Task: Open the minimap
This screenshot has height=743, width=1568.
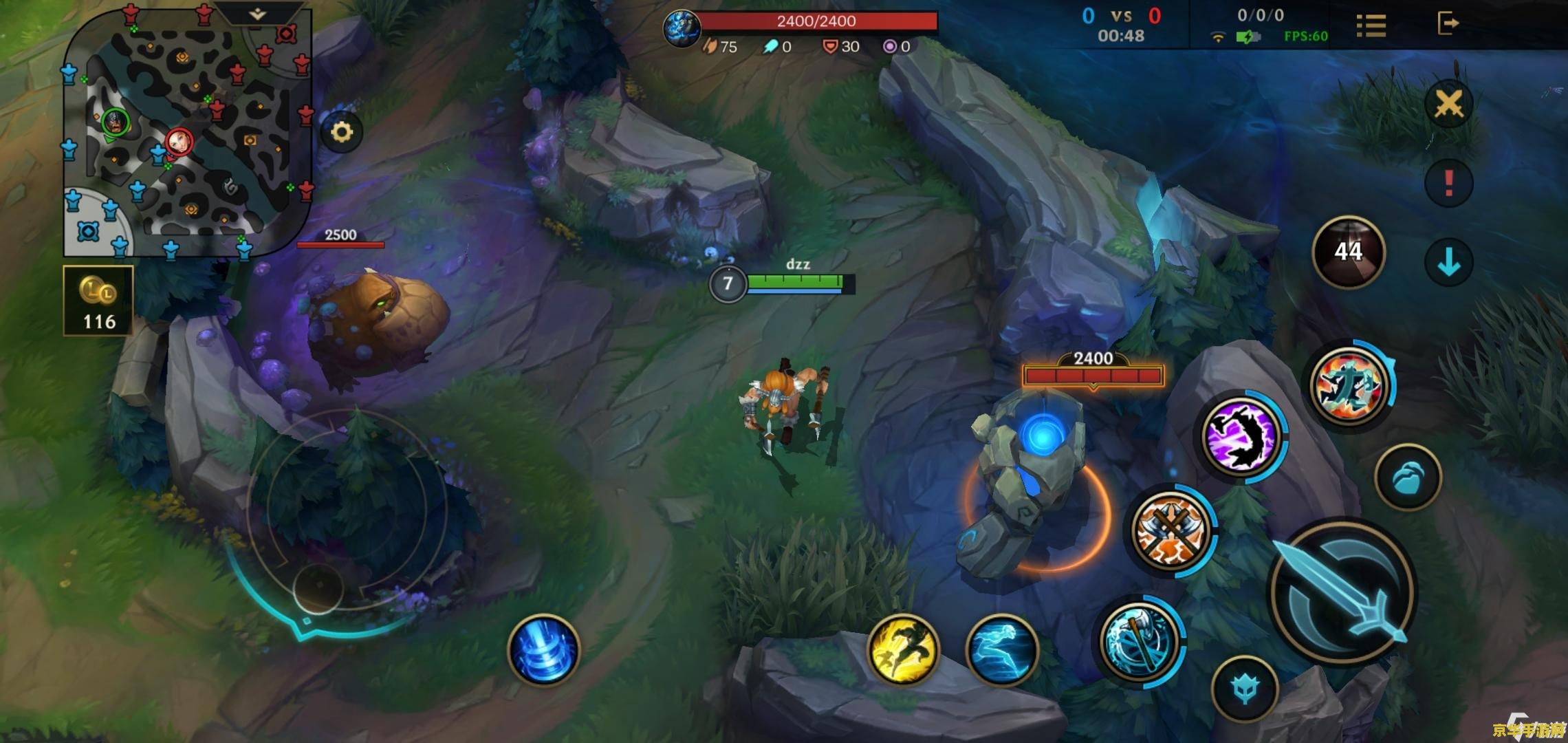Action: (x=187, y=131)
